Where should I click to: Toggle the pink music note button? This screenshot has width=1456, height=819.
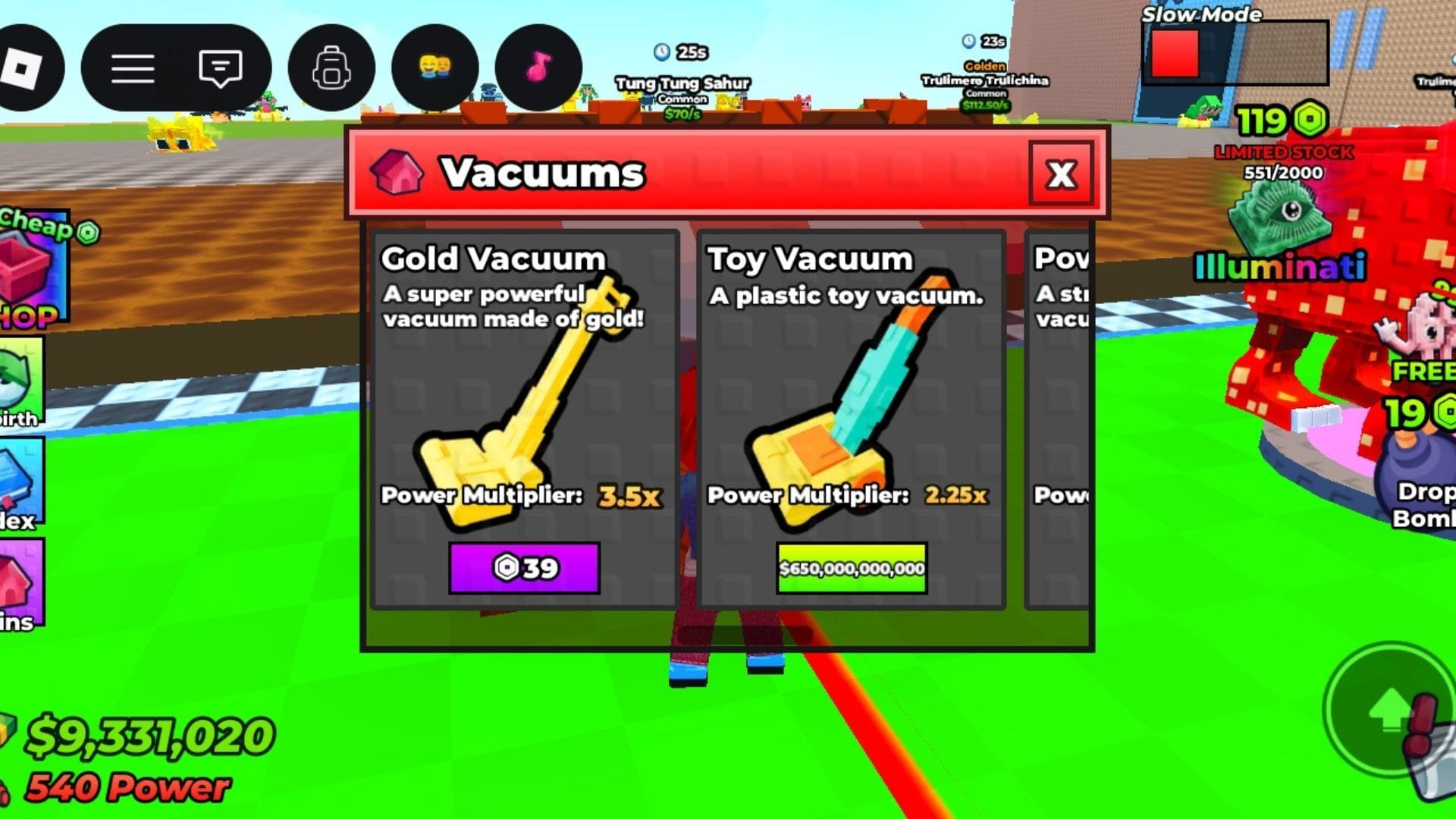(x=538, y=68)
